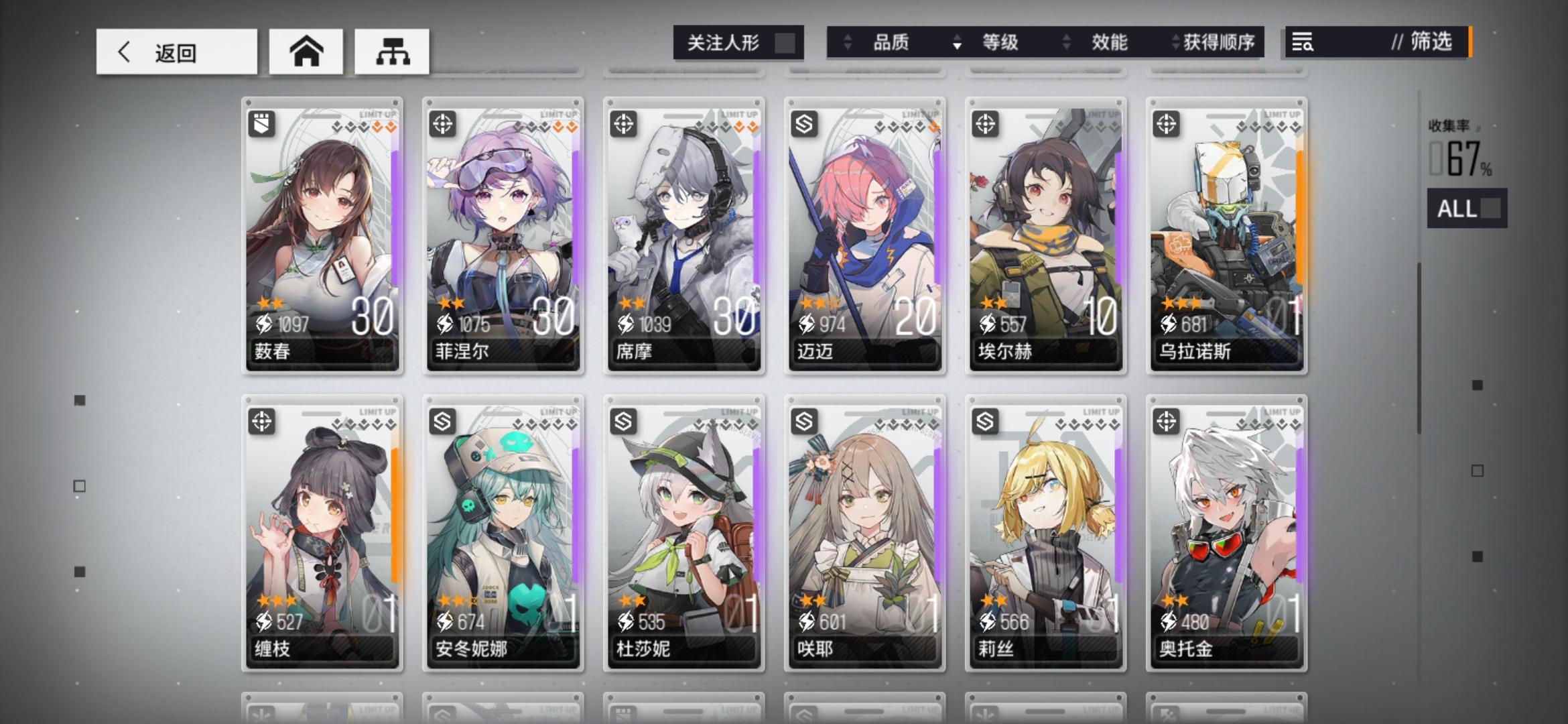1568x724 pixels.
Task: Open the 品质 sort dropdown
Action: pyautogui.click(x=891, y=42)
